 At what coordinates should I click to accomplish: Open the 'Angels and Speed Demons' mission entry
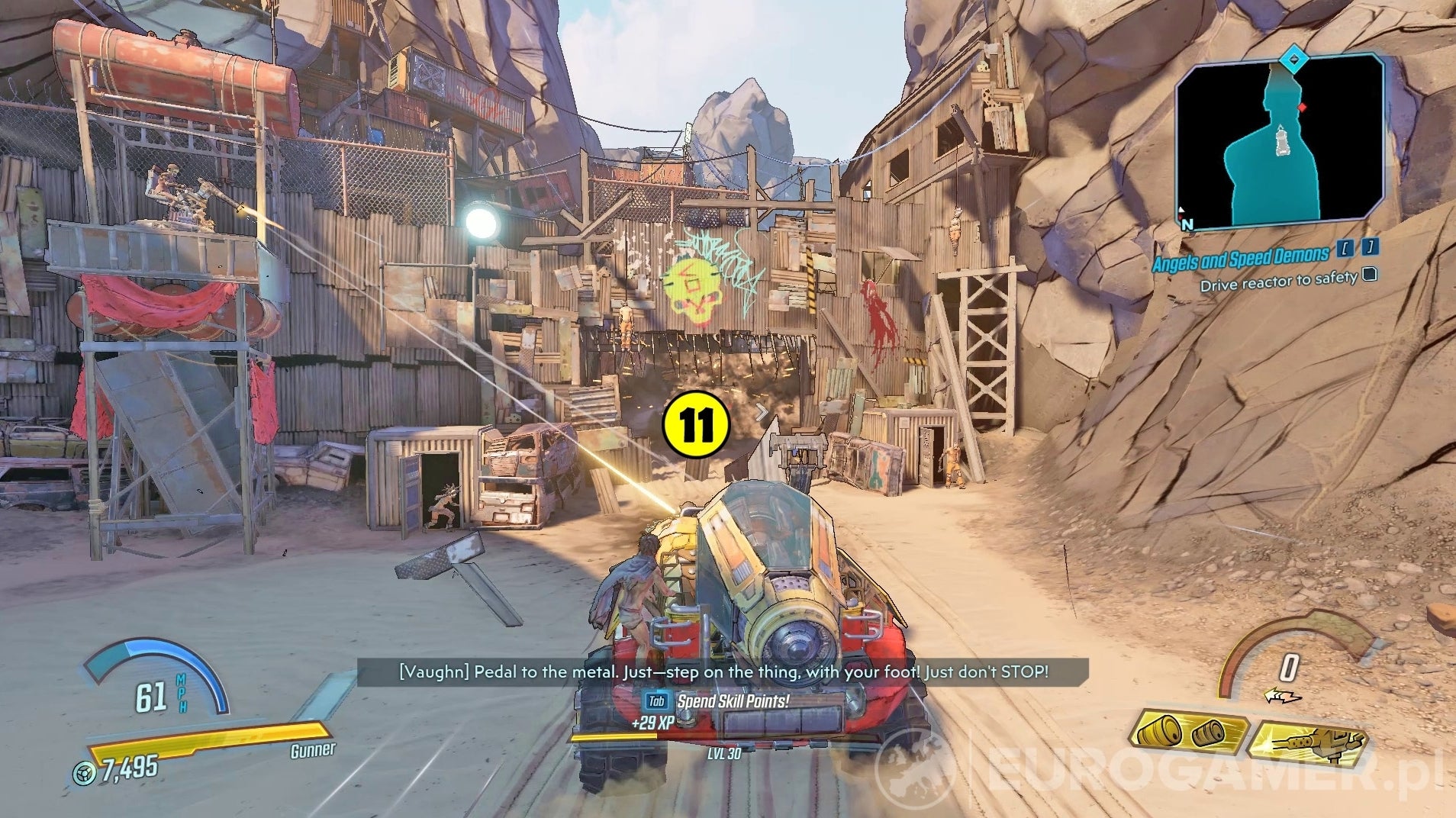click(x=1242, y=258)
